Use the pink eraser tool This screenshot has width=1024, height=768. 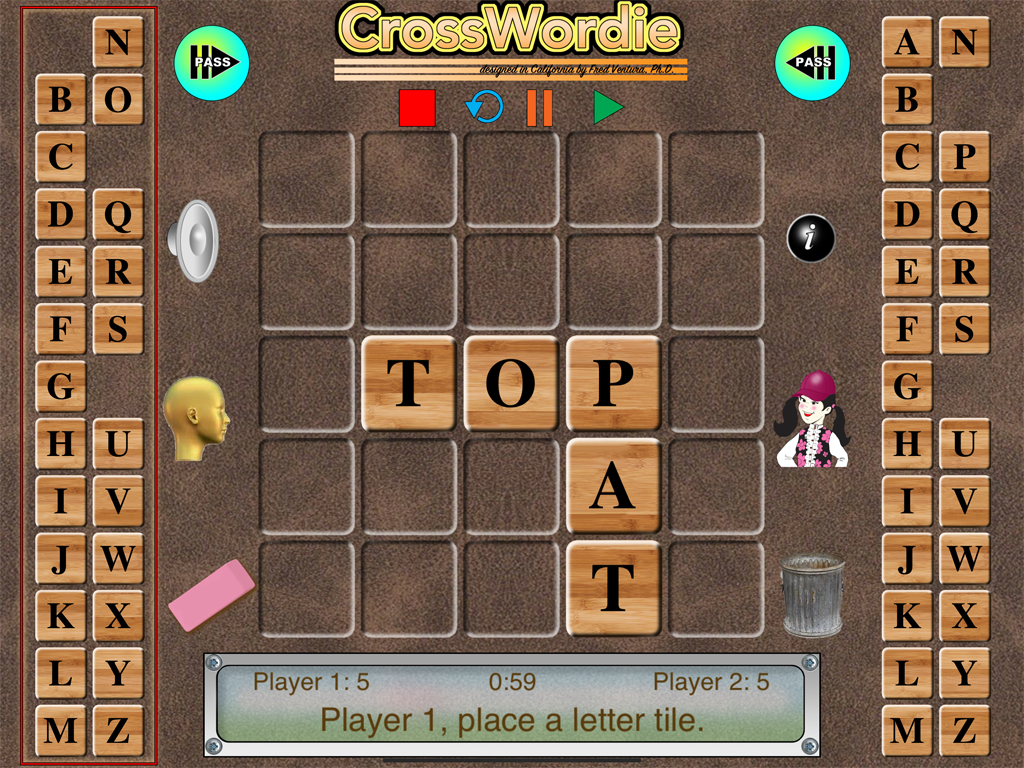coord(211,594)
